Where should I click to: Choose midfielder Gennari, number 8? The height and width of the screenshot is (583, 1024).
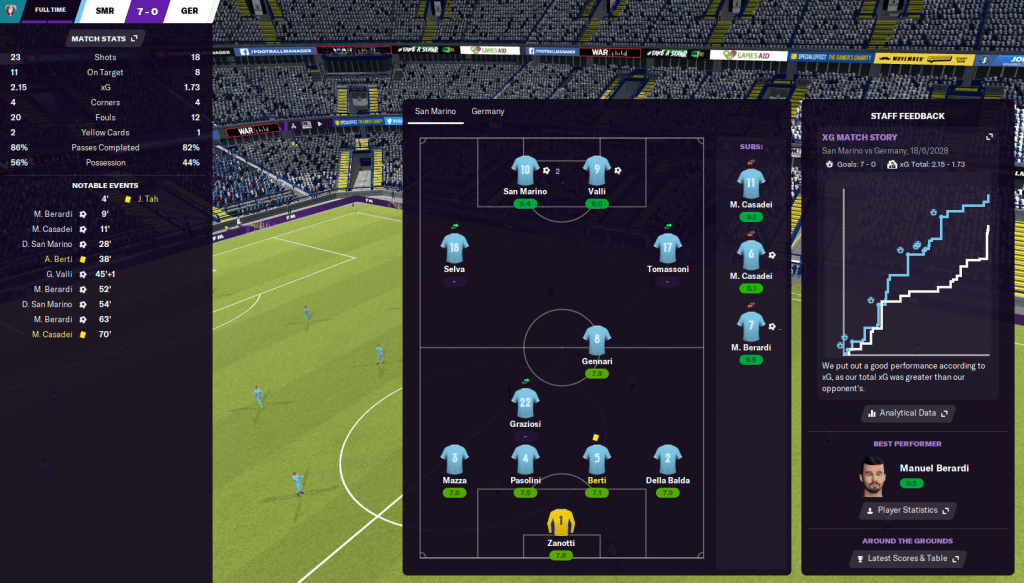point(597,339)
